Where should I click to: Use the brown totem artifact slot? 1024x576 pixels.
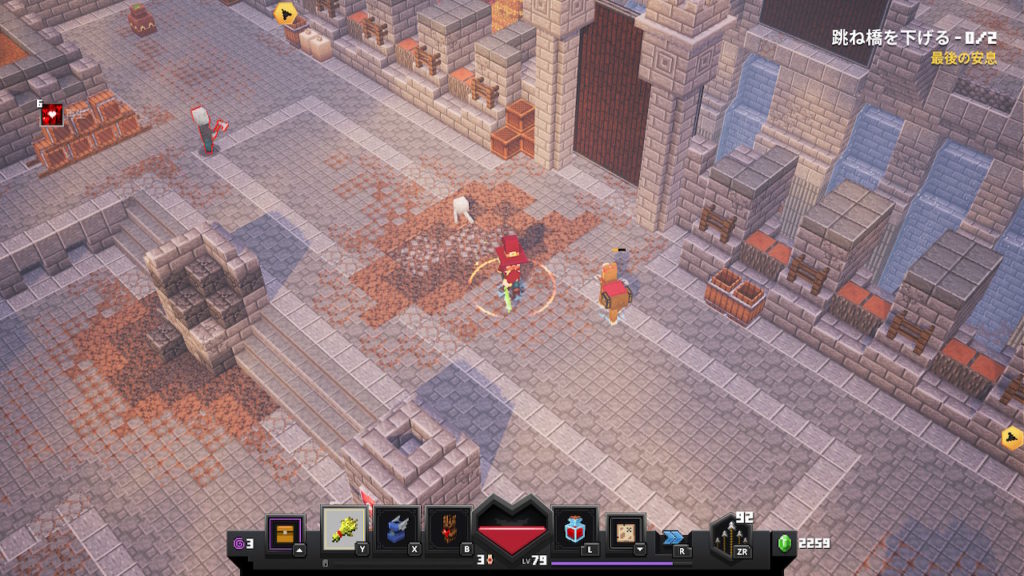448,528
